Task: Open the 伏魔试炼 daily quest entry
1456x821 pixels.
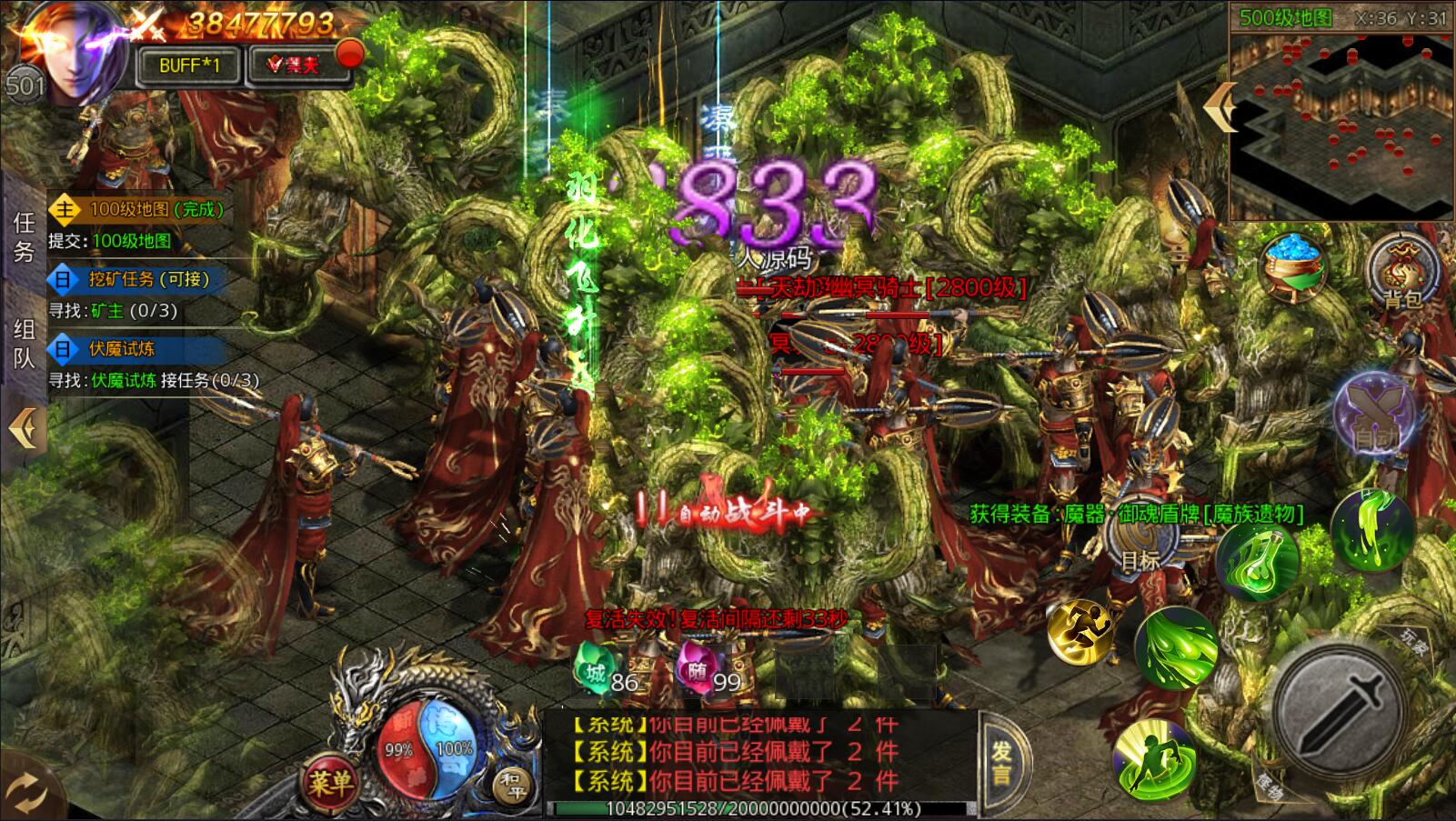Action: point(123,349)
